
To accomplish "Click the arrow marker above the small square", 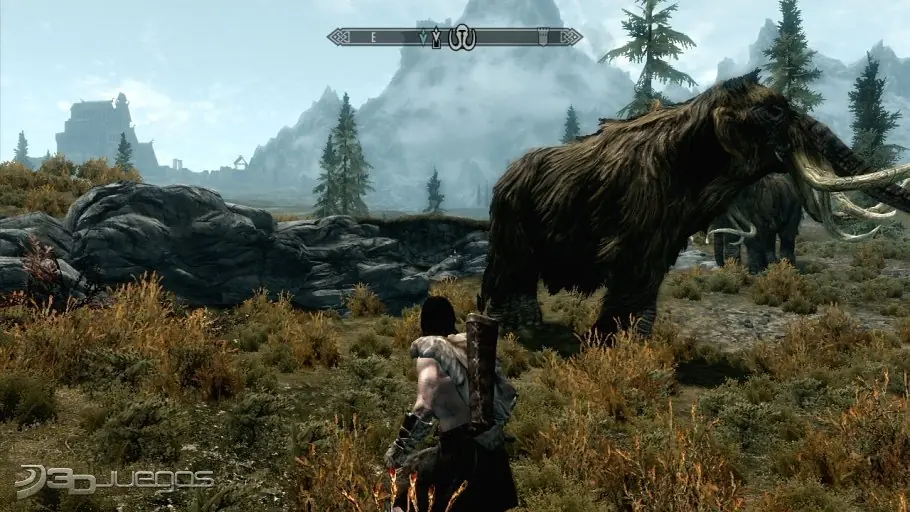I will tap(436, 36).
